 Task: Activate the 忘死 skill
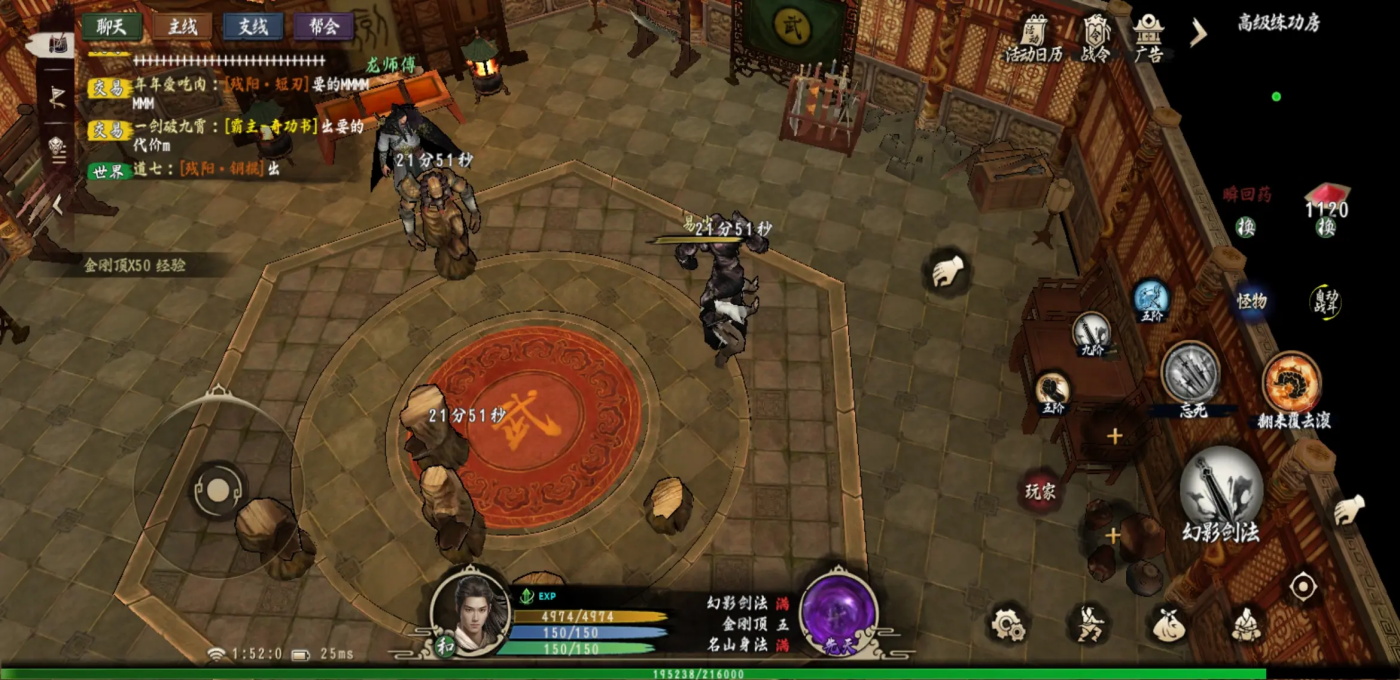[1190, 373]
